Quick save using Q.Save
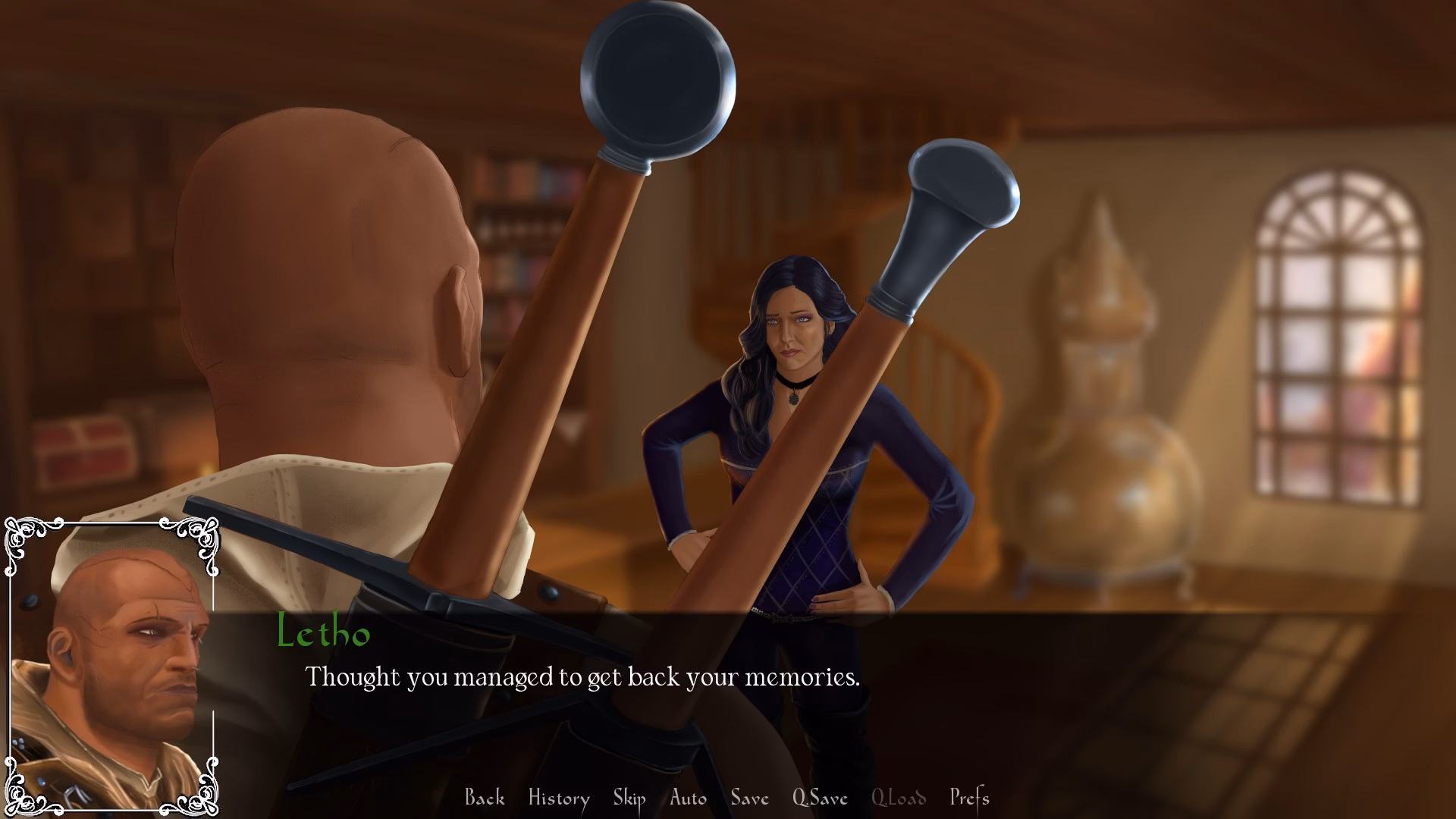The height and width of the screenshot is (819, 1456). (x=819, y=798)
